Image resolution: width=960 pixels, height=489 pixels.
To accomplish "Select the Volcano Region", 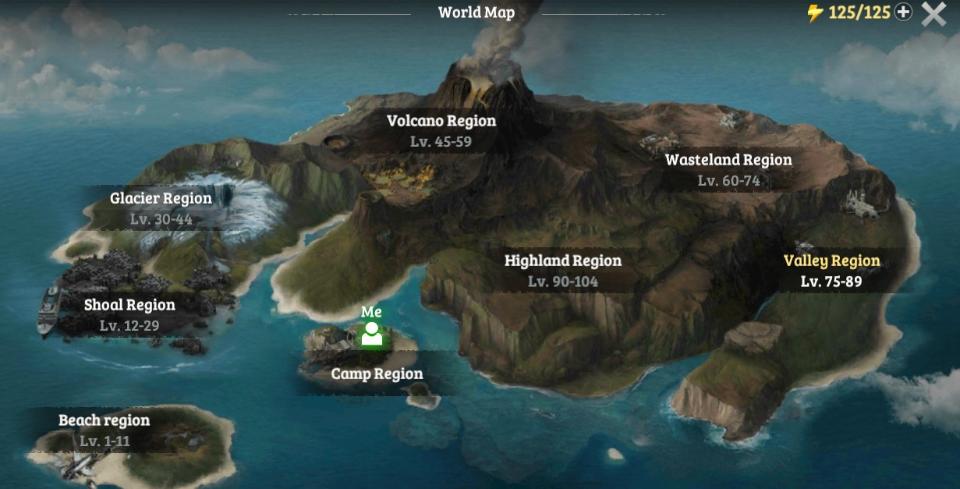I will tap(441, 130).
